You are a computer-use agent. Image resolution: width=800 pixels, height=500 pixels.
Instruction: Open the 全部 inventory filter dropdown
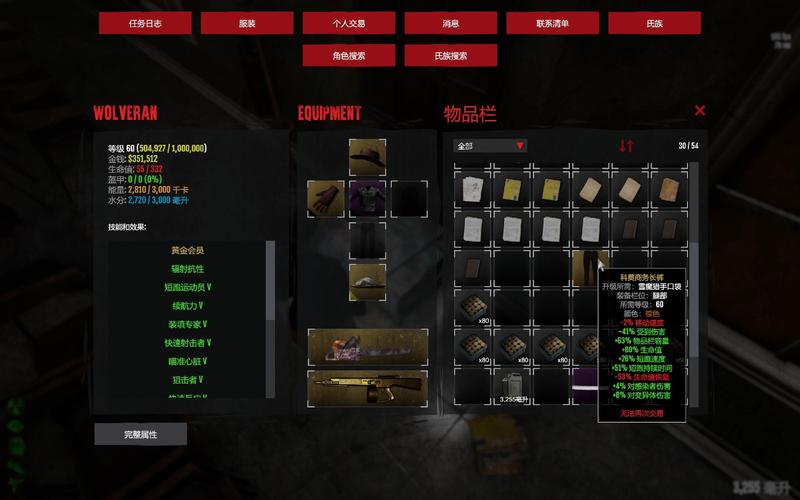[x=490, y=146]
